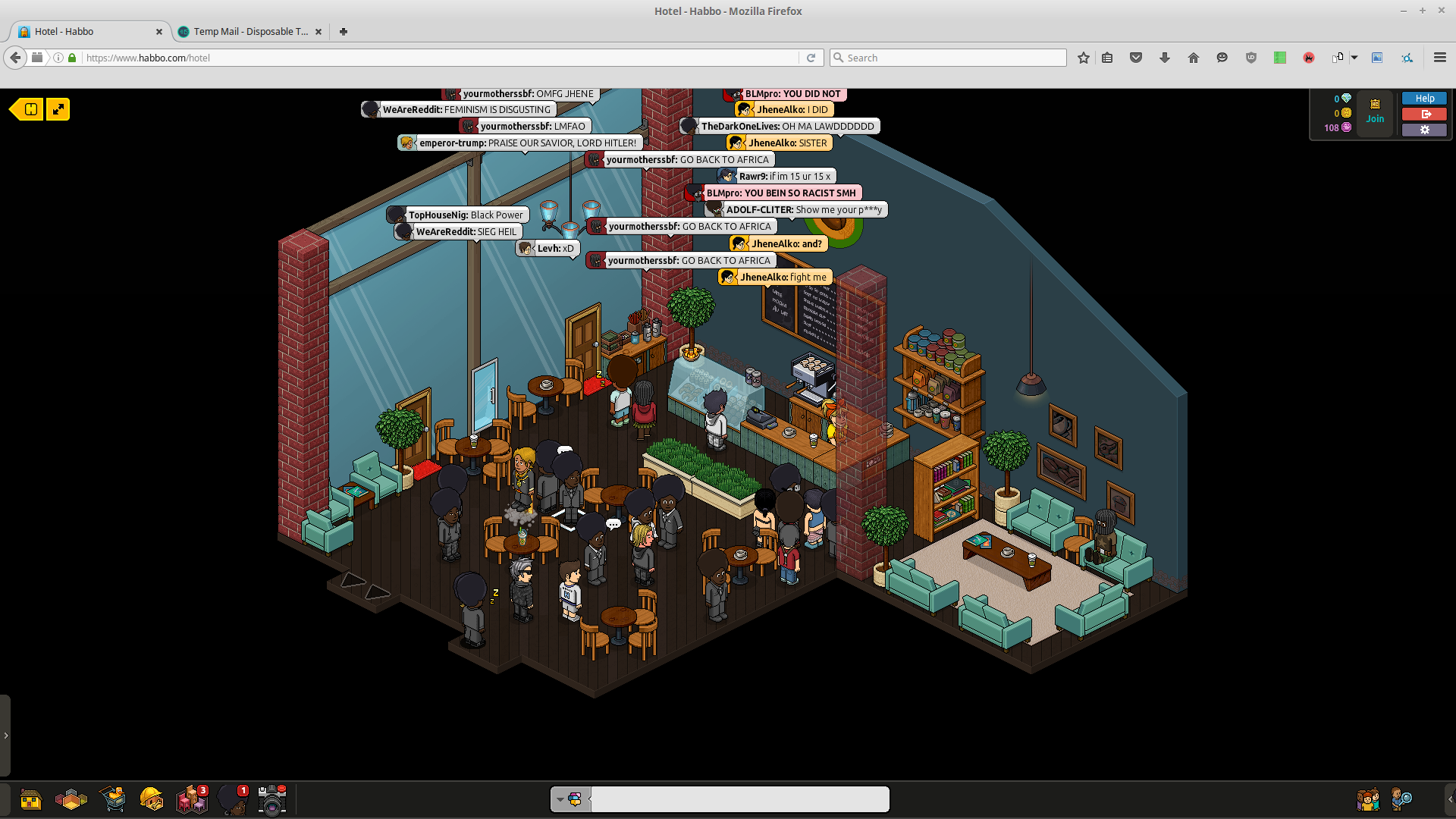The width and height of the screenshot is (1456, 819).
Task: Open the find friends magnifier icon
Action: [1401, 799]
